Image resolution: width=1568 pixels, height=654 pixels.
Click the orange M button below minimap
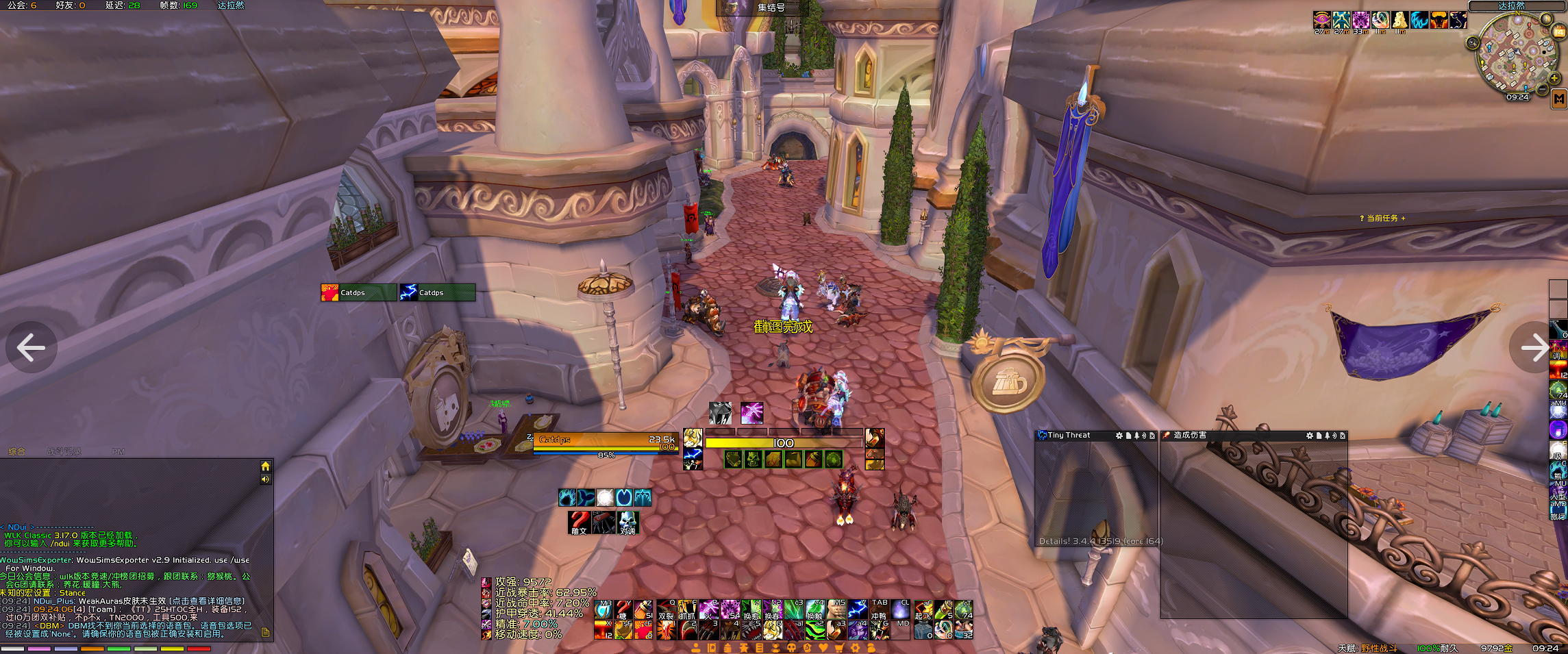tap(1559, 99)
